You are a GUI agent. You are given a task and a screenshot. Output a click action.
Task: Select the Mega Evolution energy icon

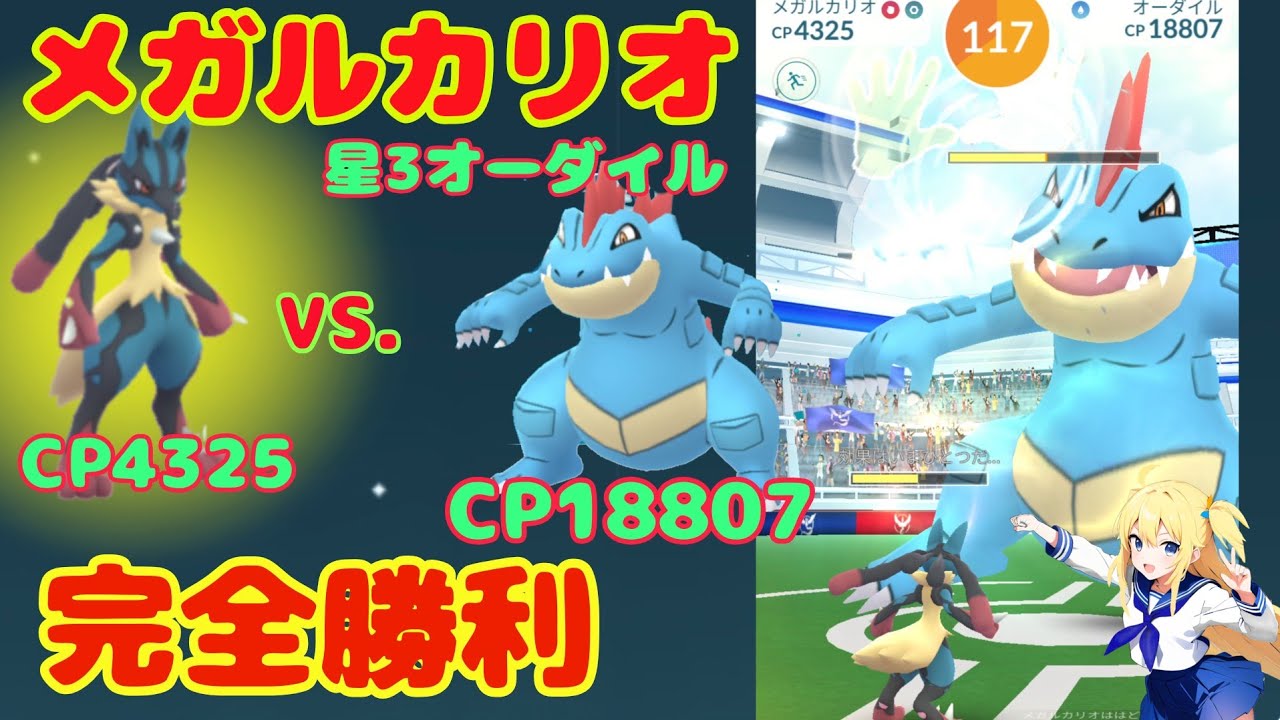point(890,9)
